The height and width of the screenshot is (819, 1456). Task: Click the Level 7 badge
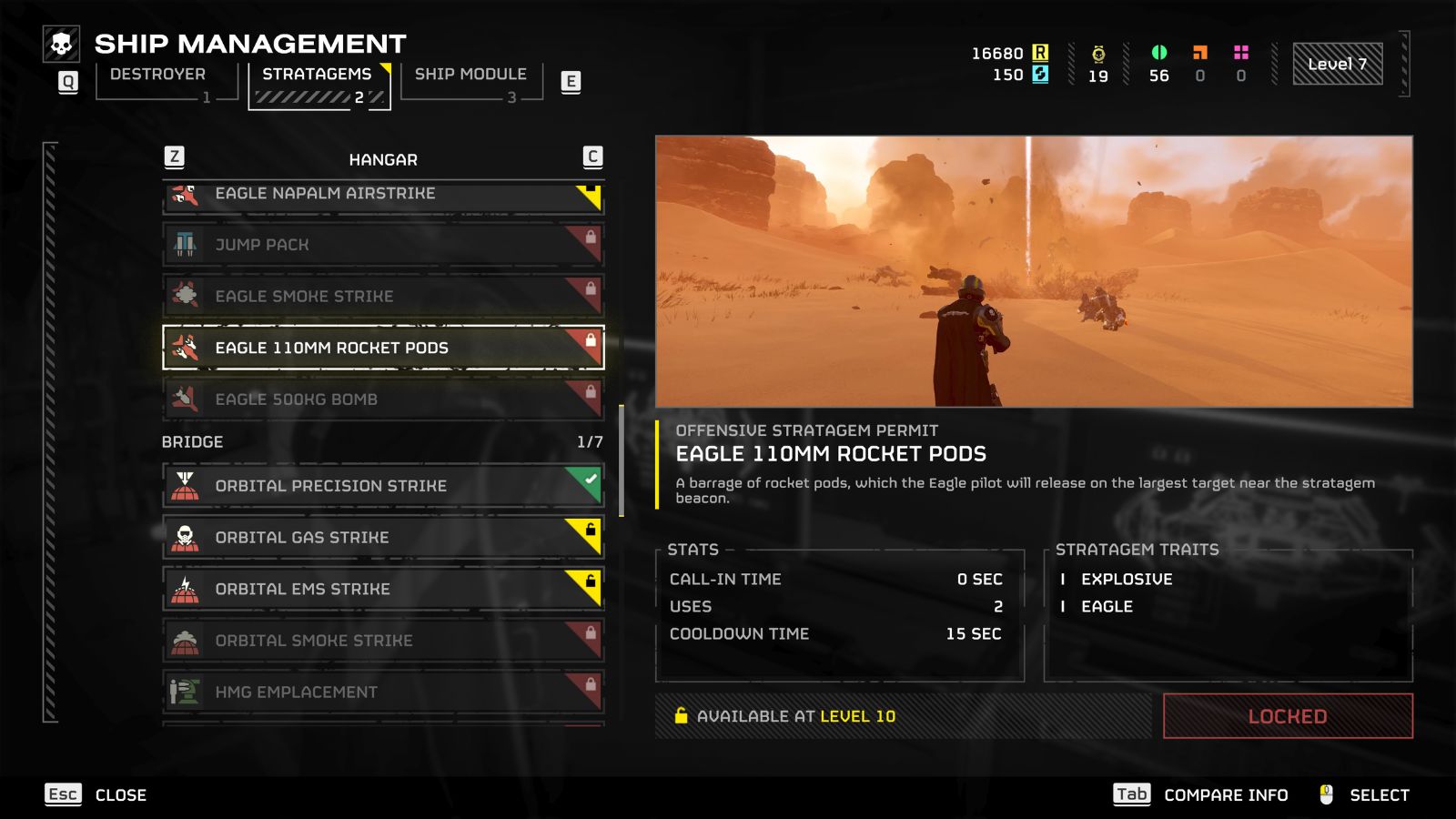coord(1337,65)
